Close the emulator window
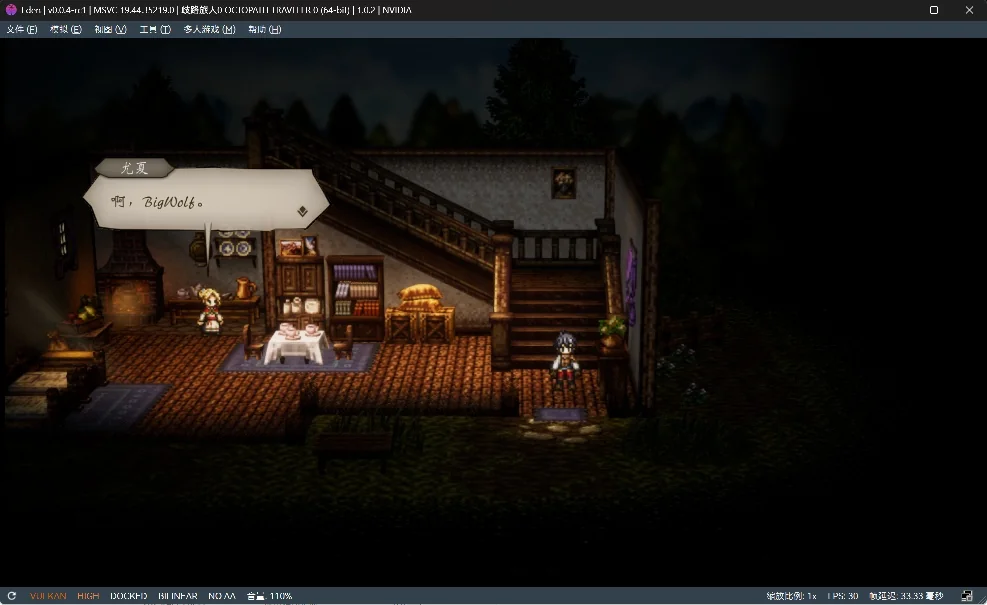Image resolution: width=987 pixels, height=605 pixels. (x=969, y=10)
